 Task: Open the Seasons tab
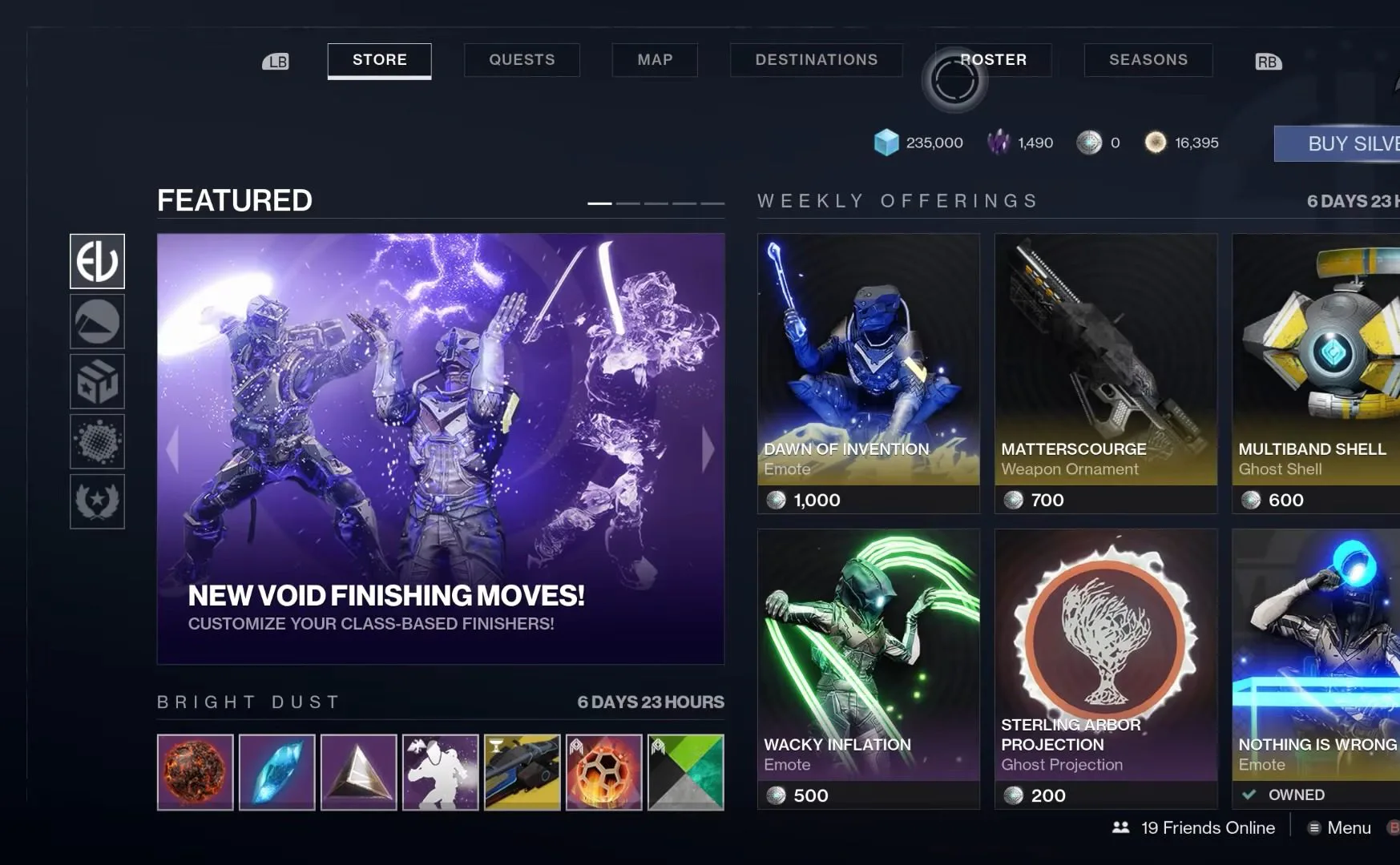[x=1148, y=60]
